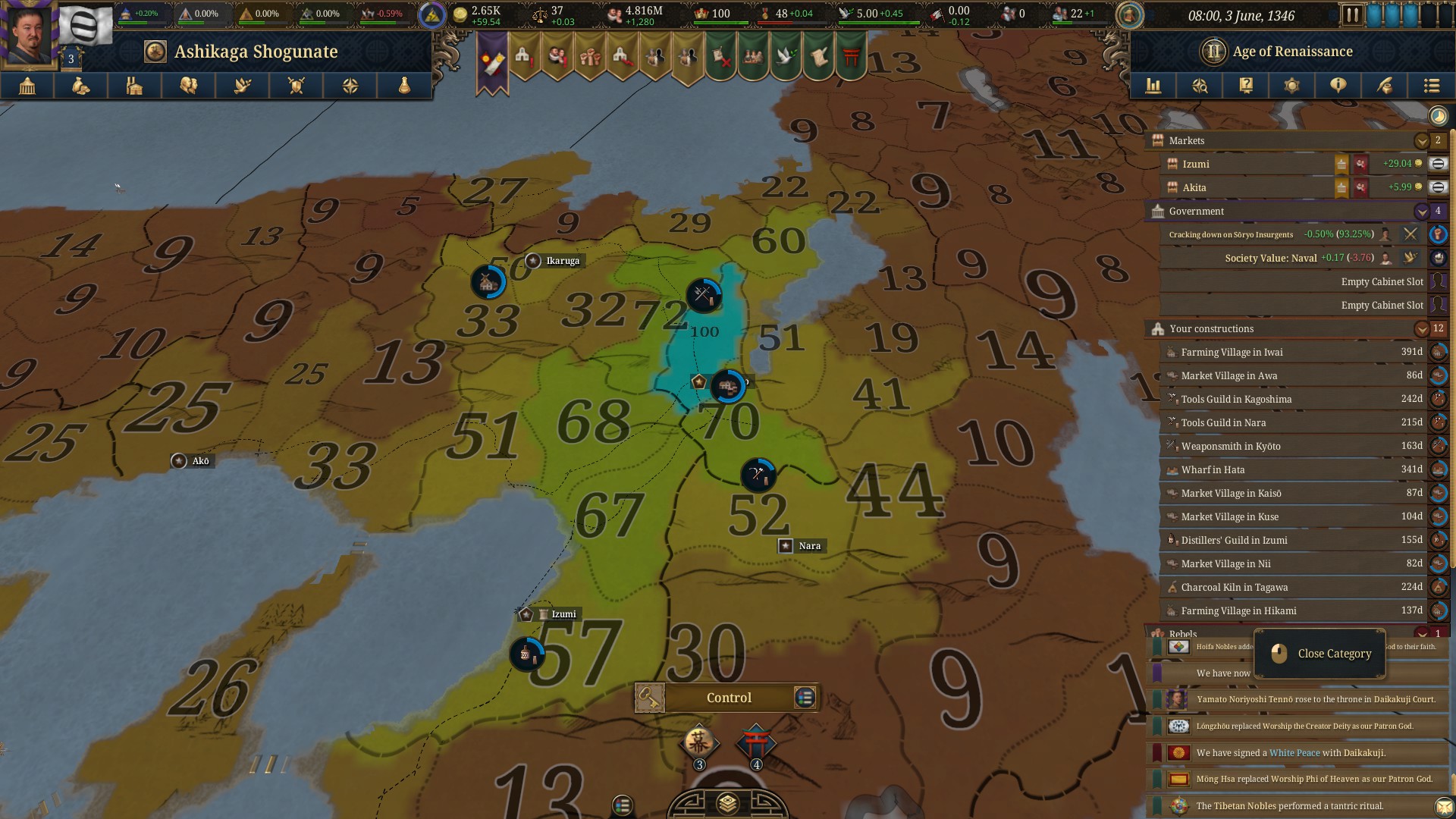Viewport: 1456px width, 819px height.
Task: Open the military panel with the crossed swords and shield icon
Action: [297, 86]
